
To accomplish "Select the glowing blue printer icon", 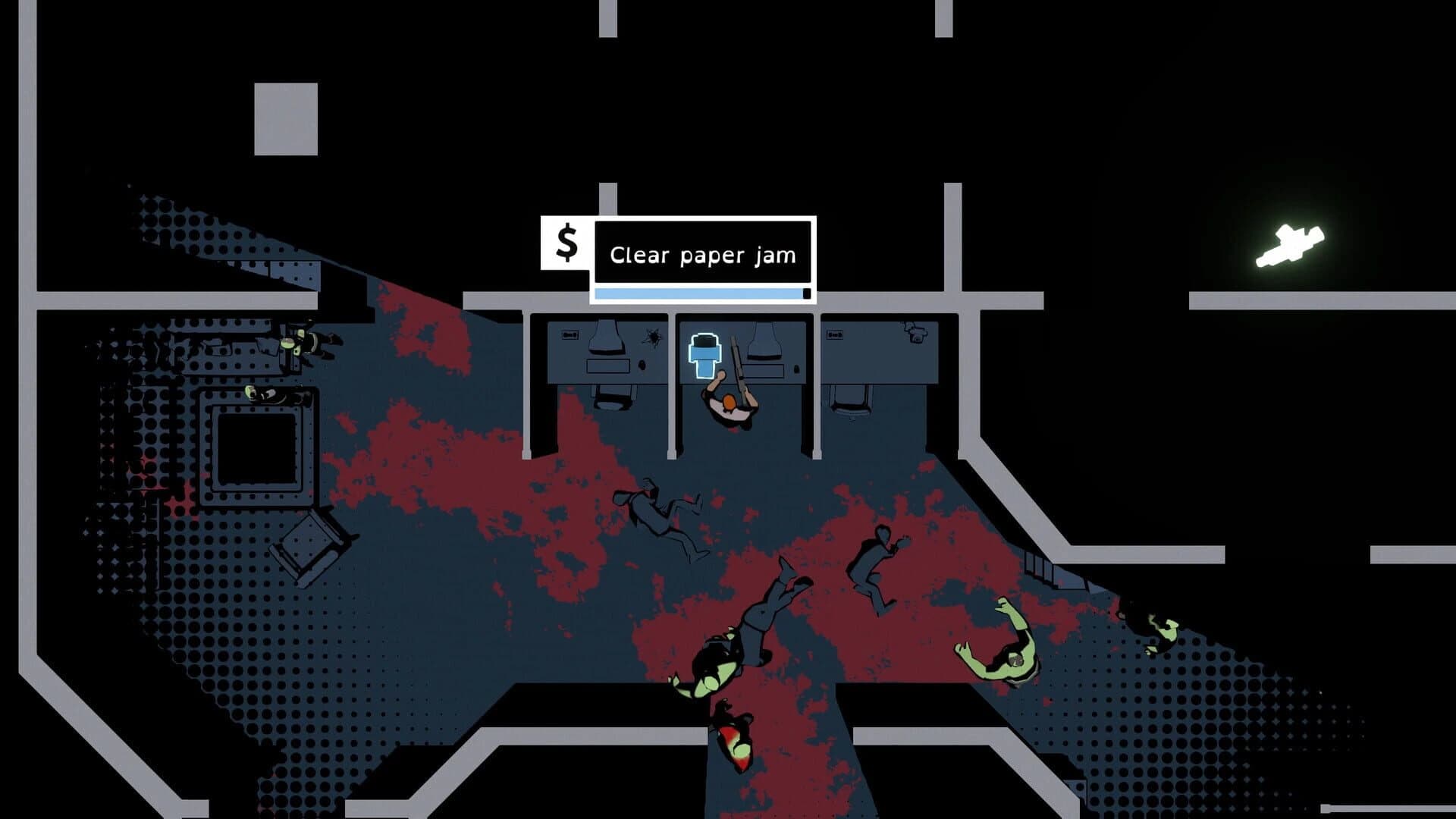I will (x=705, y=353).
